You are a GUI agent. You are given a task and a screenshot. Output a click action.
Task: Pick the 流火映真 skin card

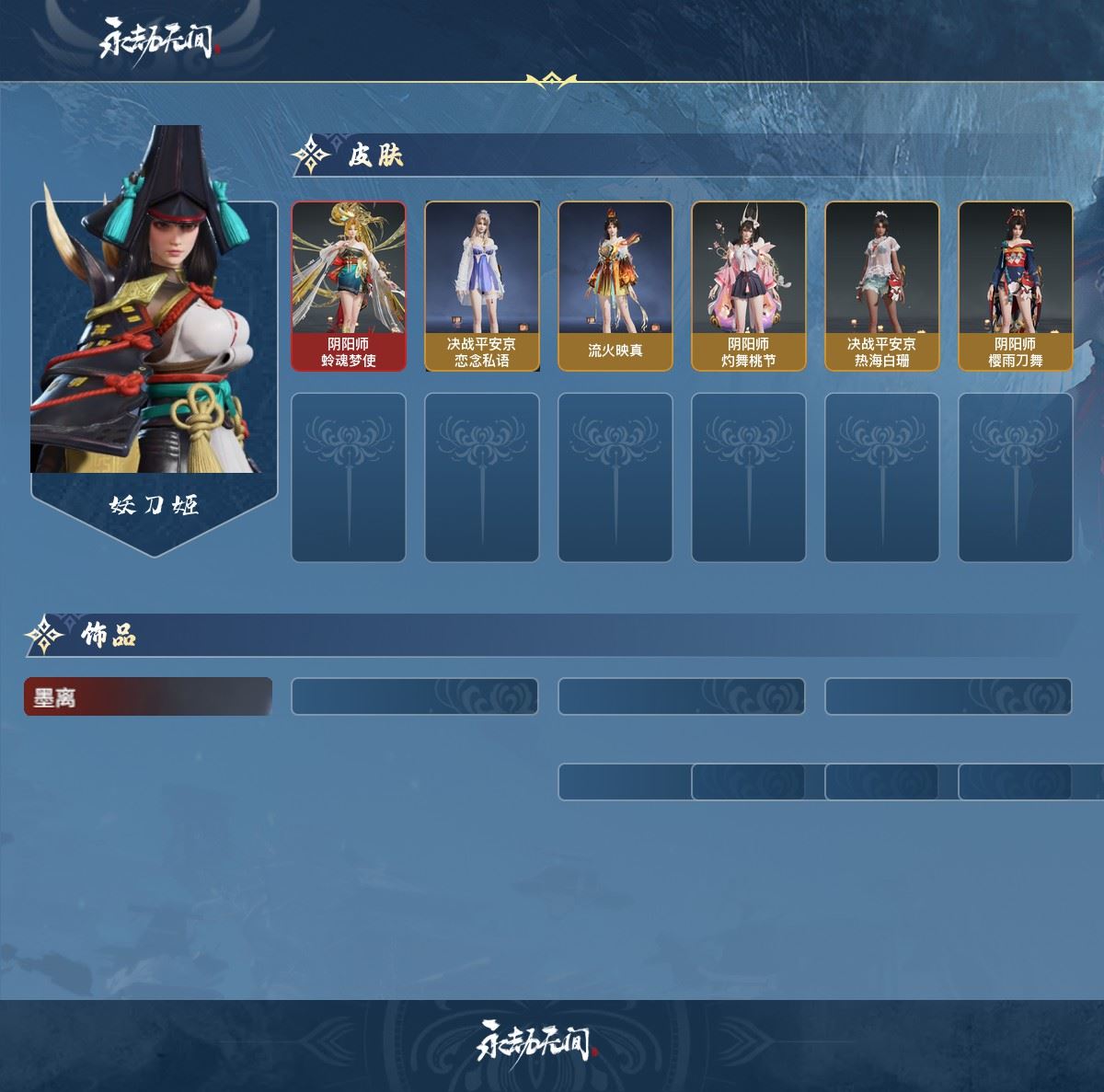(x=615, y=286)
